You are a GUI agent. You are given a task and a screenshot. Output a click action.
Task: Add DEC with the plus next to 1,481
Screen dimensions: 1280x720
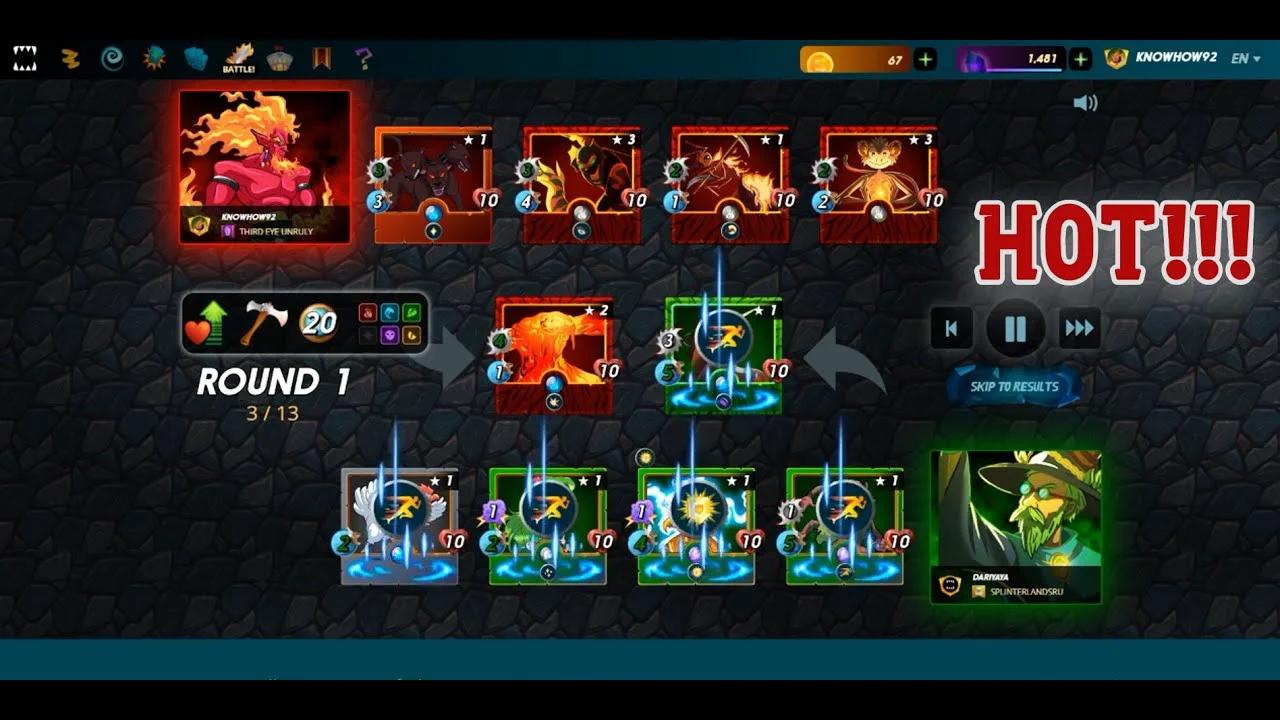[1079, 58]
